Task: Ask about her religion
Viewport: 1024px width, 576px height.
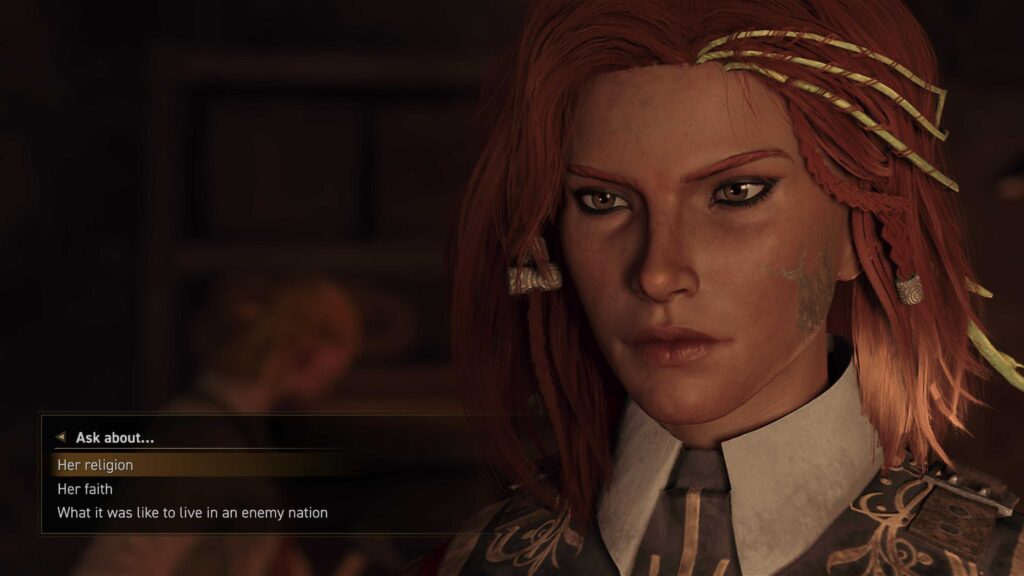Action: [95, 465]
